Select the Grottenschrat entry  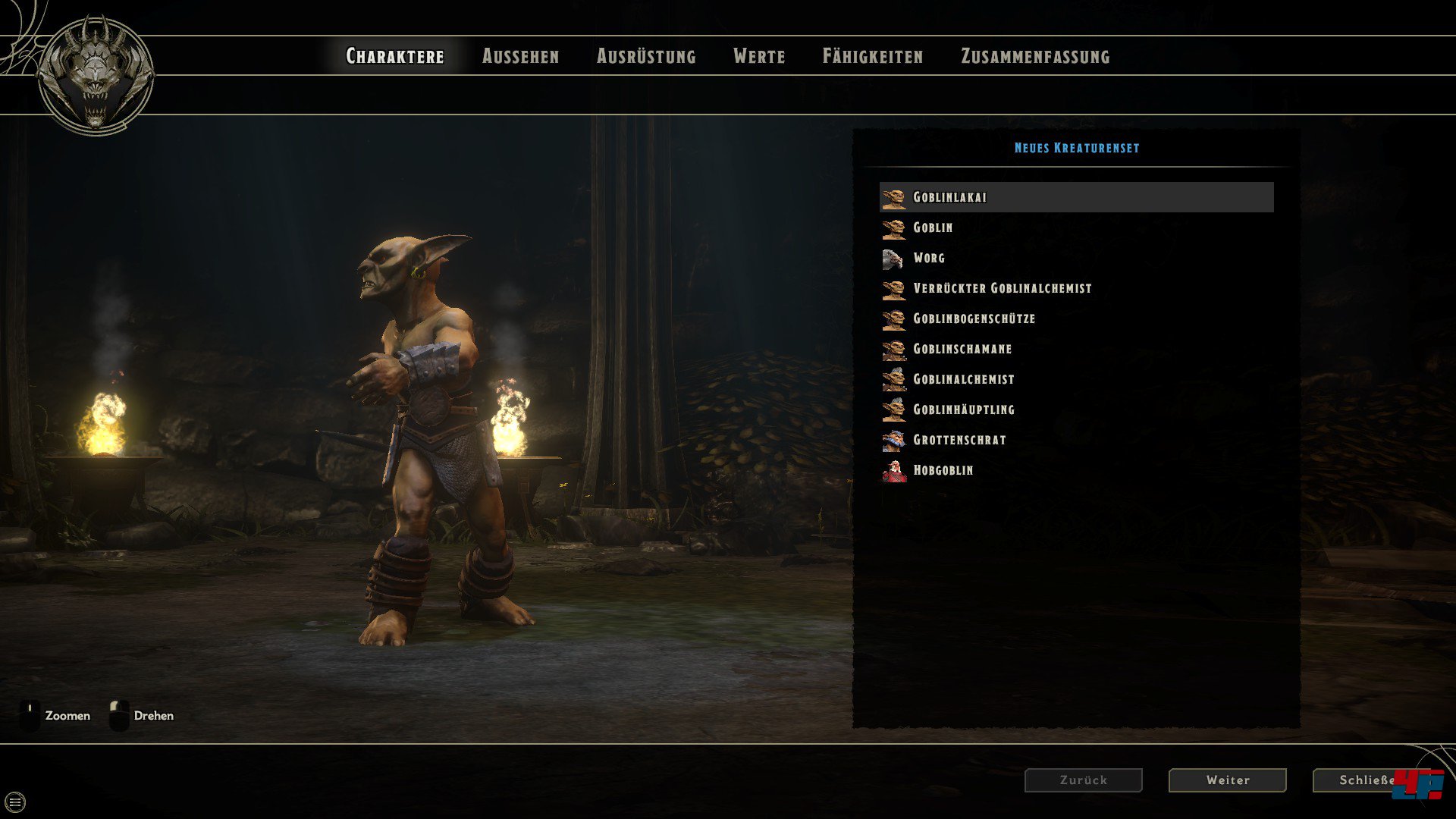click(959, 440)
